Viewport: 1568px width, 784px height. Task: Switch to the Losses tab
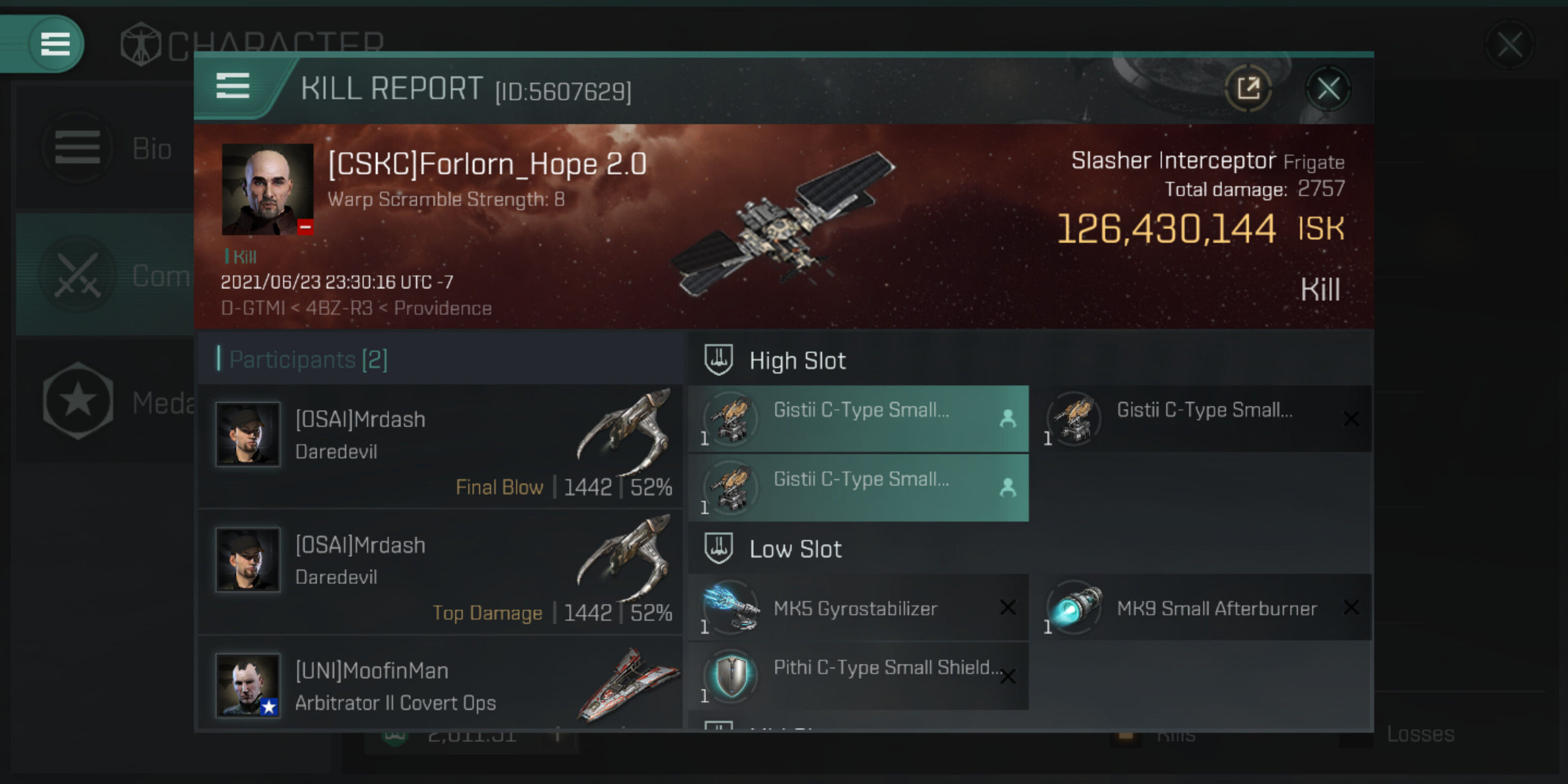(1419, 734)
